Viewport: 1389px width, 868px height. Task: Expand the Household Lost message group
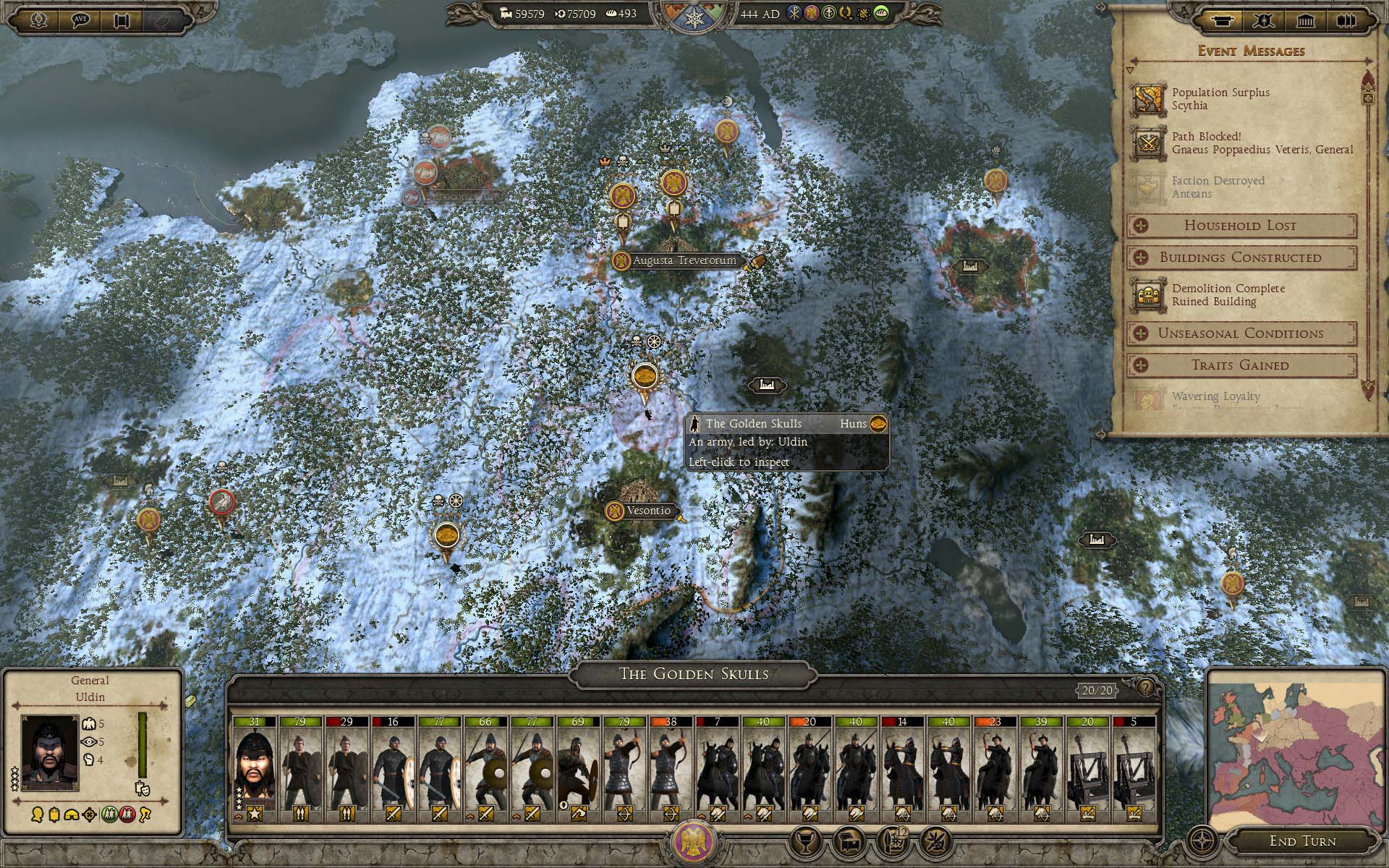click(x=1241, y=226)
